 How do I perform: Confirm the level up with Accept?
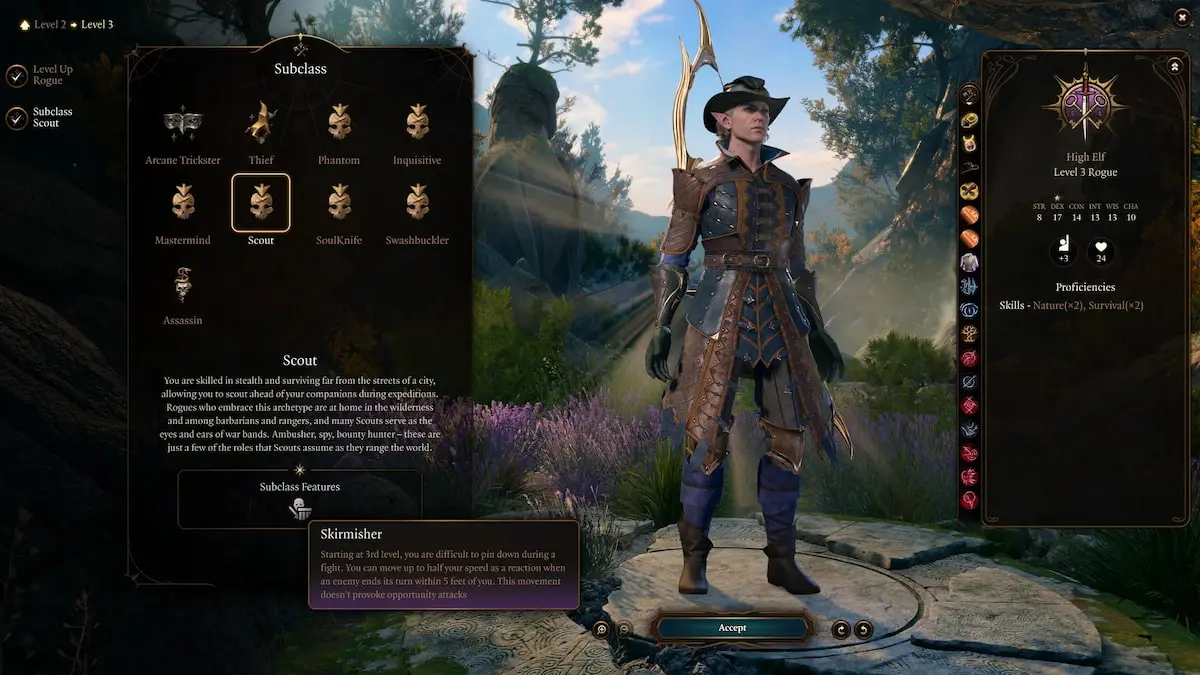[732, 628]
